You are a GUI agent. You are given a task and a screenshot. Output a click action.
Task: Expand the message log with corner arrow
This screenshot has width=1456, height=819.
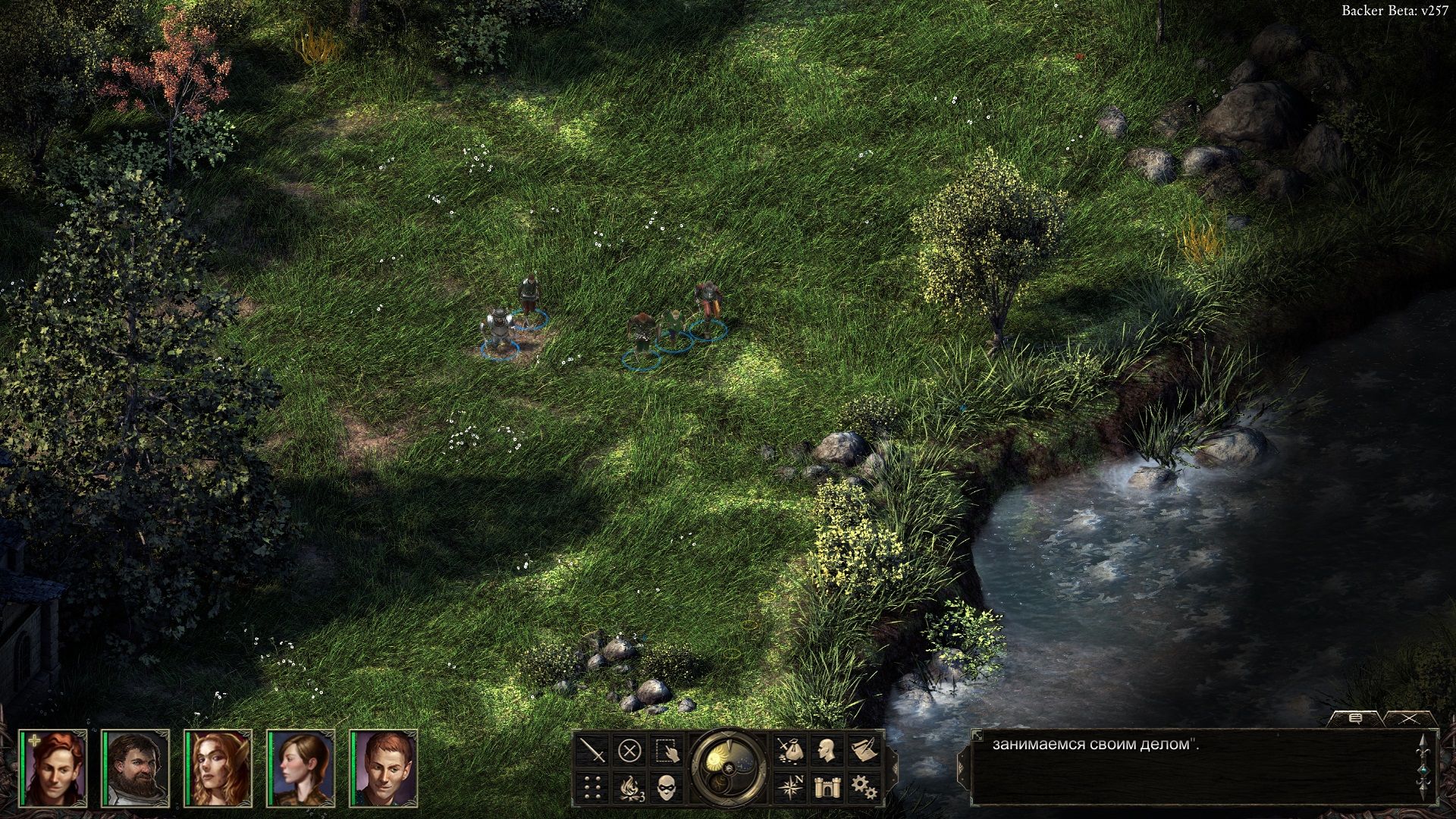point(977,735)
